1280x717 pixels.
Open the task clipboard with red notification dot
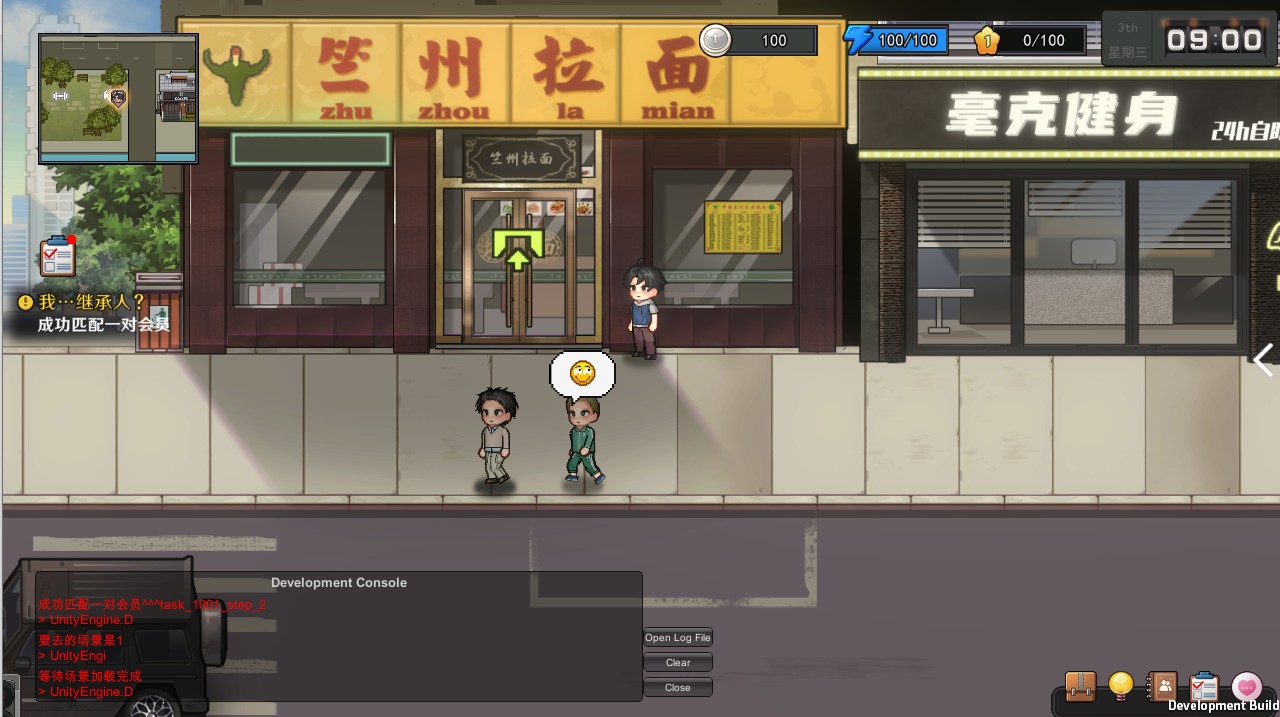point(58,257)
